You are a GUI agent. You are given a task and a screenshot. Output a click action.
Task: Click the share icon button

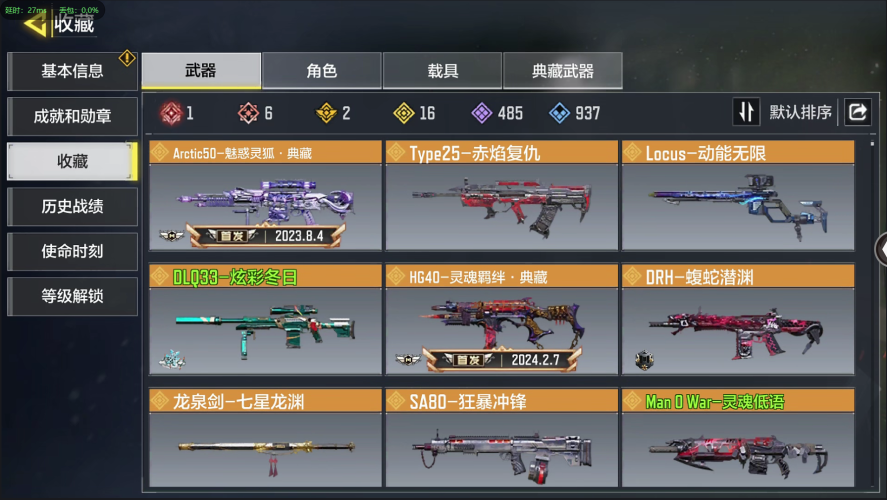point(857,112)
